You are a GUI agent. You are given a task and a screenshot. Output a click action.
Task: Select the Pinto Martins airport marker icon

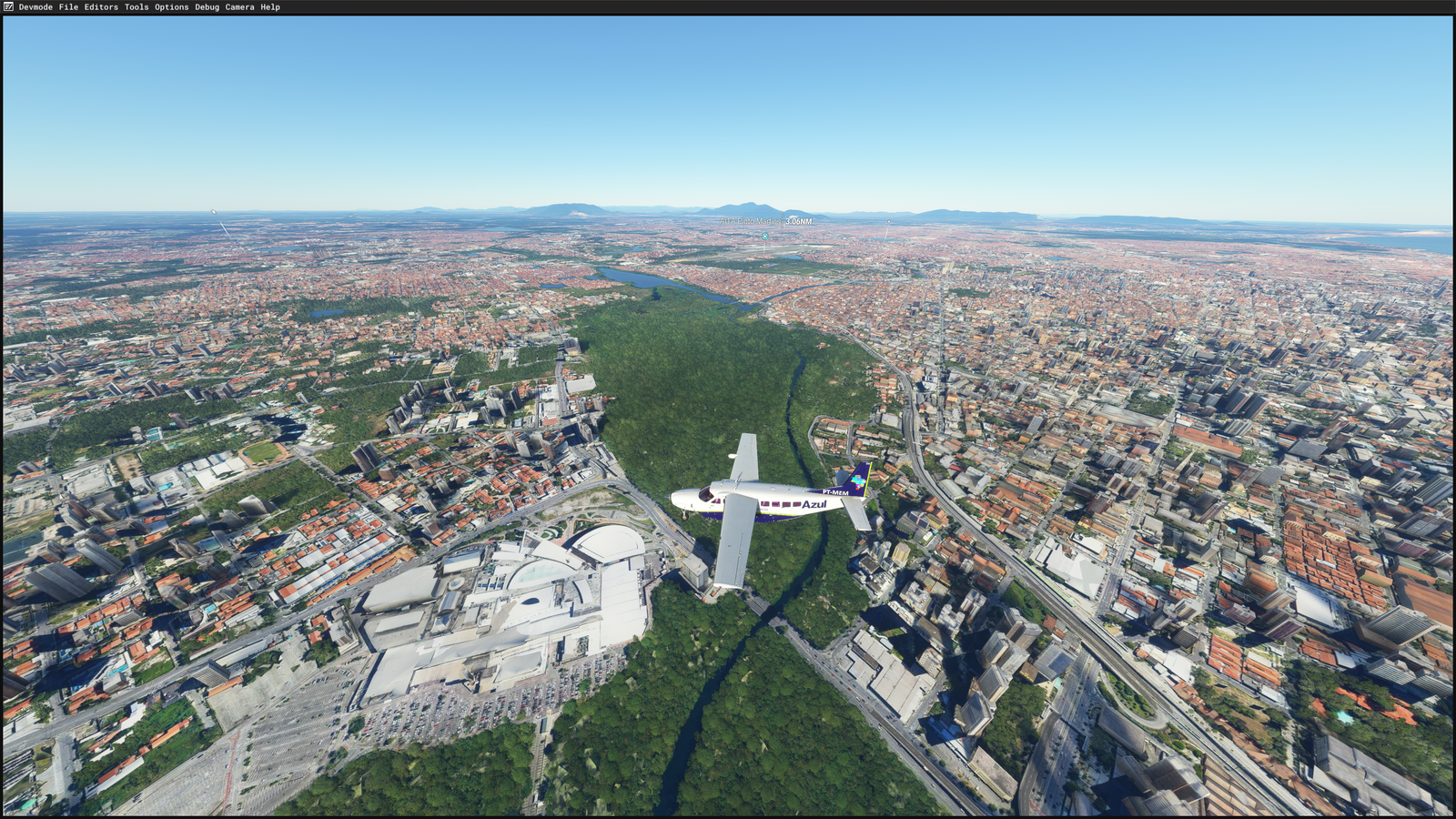coord(765,236)
